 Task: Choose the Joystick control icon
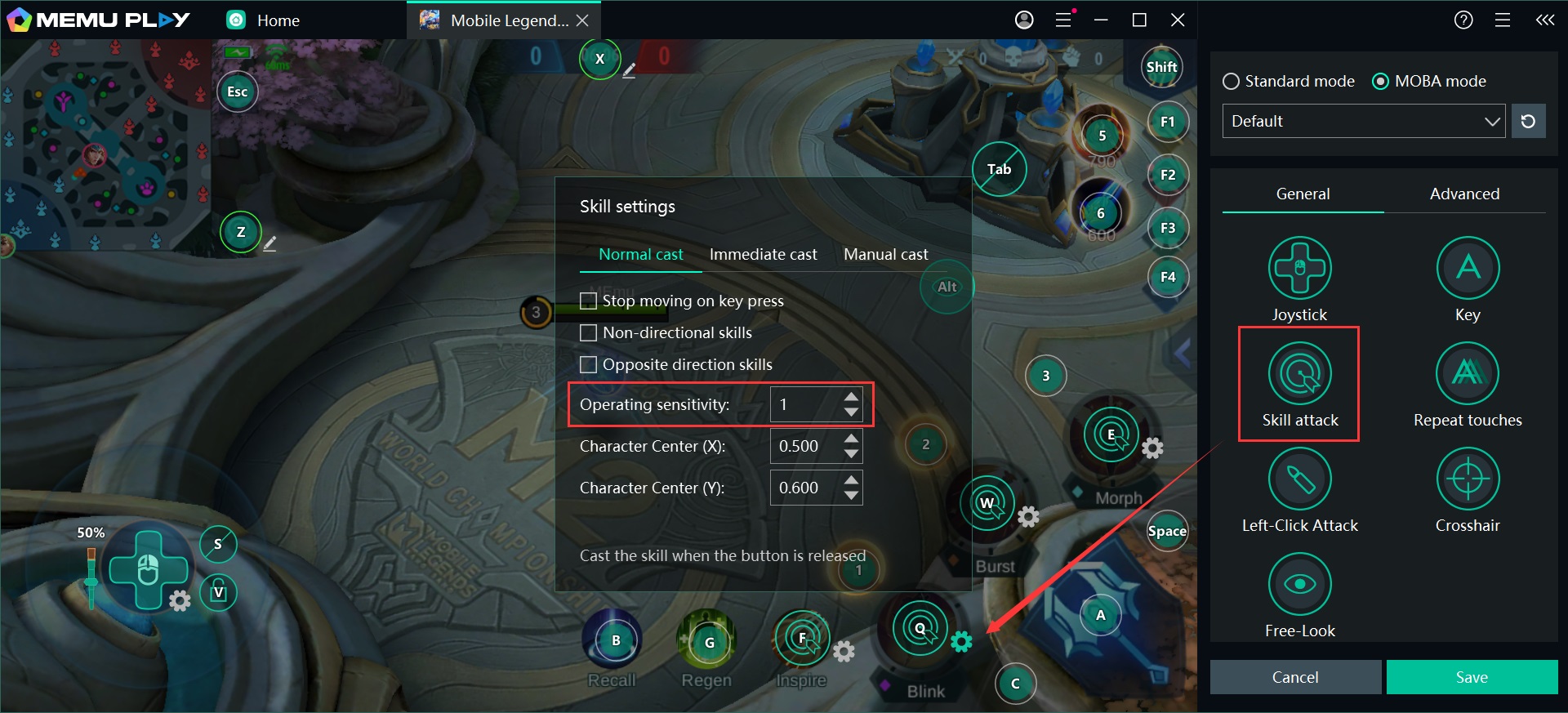coord(1299,268)
